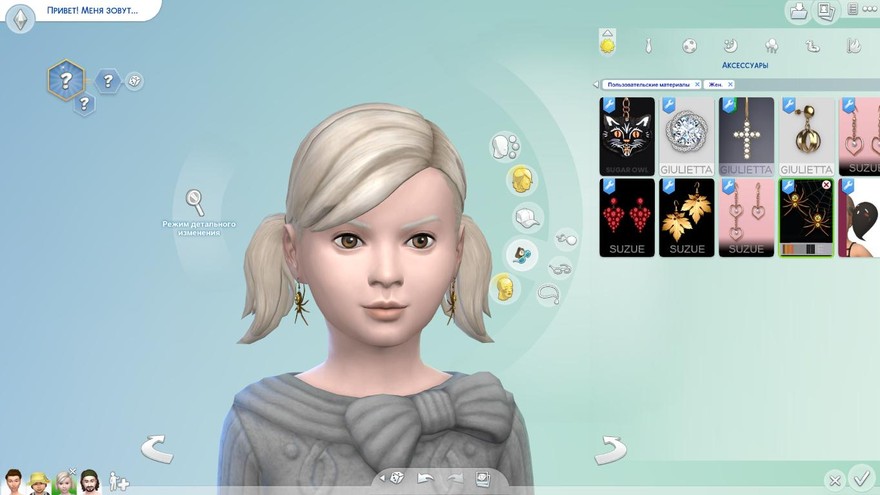The width and height of the screenshot is (880, 495).
Task: Remove the selected spider earrings
Action: 826,186
